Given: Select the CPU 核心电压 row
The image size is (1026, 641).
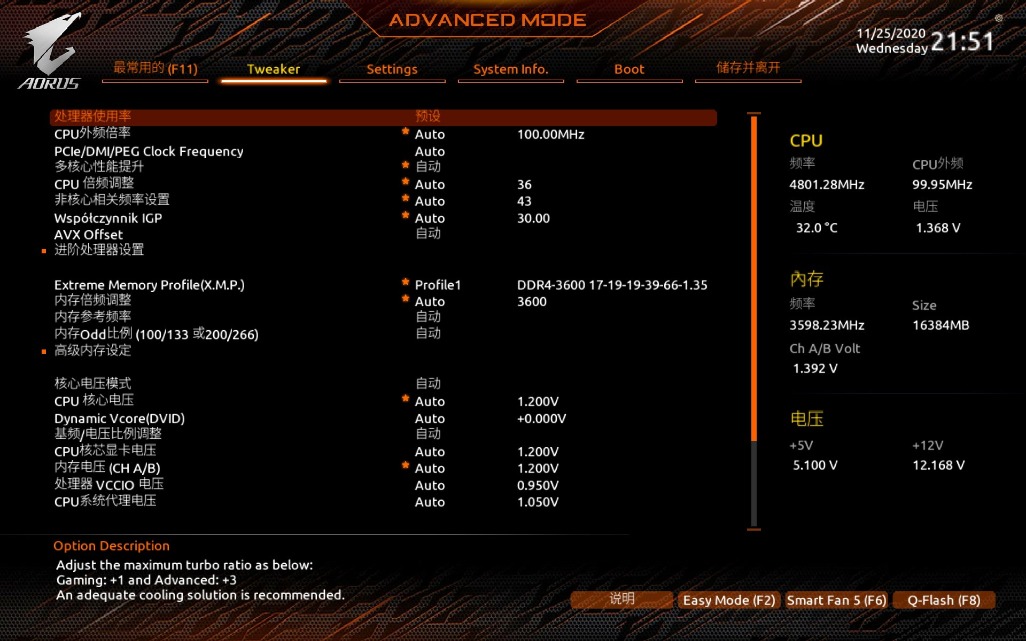Looking at the screenshot, I should (x=94, y=401).
